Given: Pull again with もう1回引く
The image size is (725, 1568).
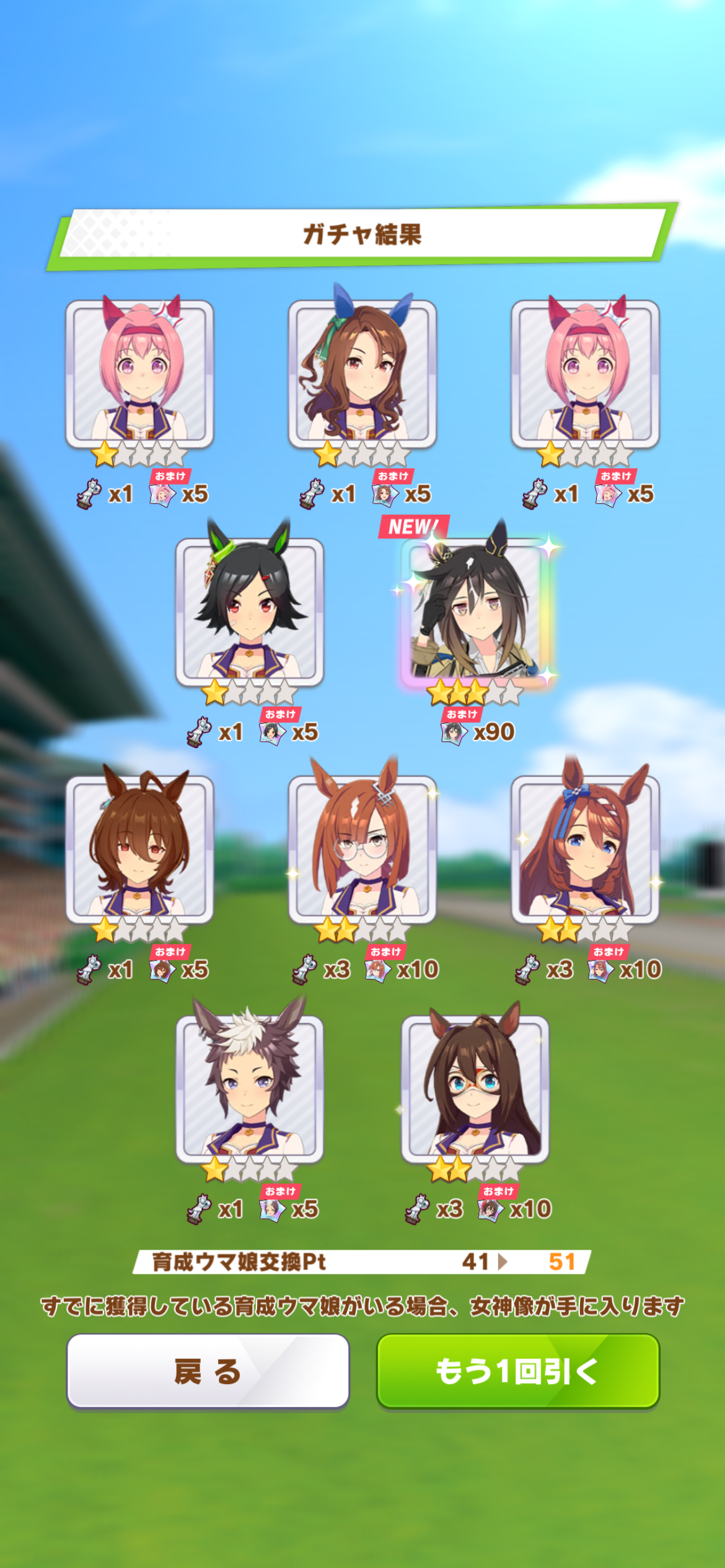Looking at the screenshot, I should [x=518, y=1371].
